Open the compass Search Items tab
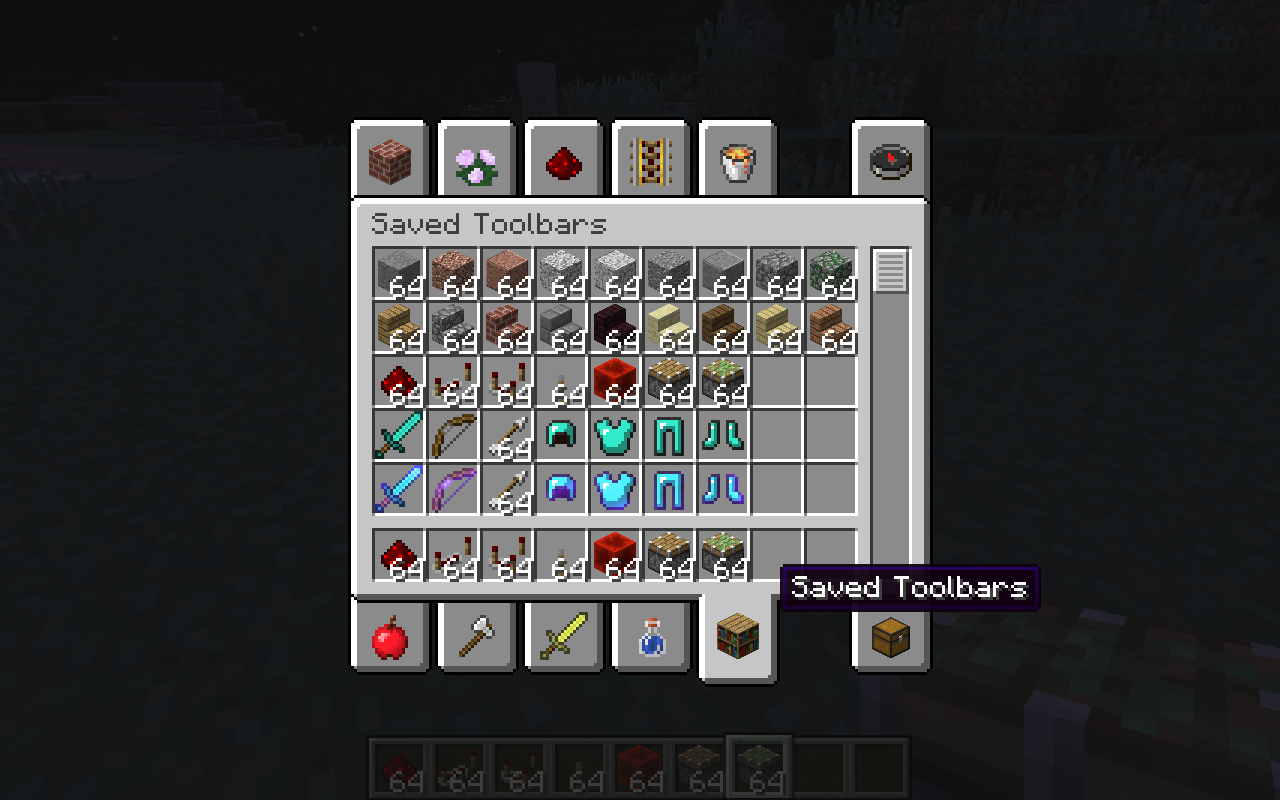The height and width of the screenshot is (800, 1280). (x=889, y=160)
